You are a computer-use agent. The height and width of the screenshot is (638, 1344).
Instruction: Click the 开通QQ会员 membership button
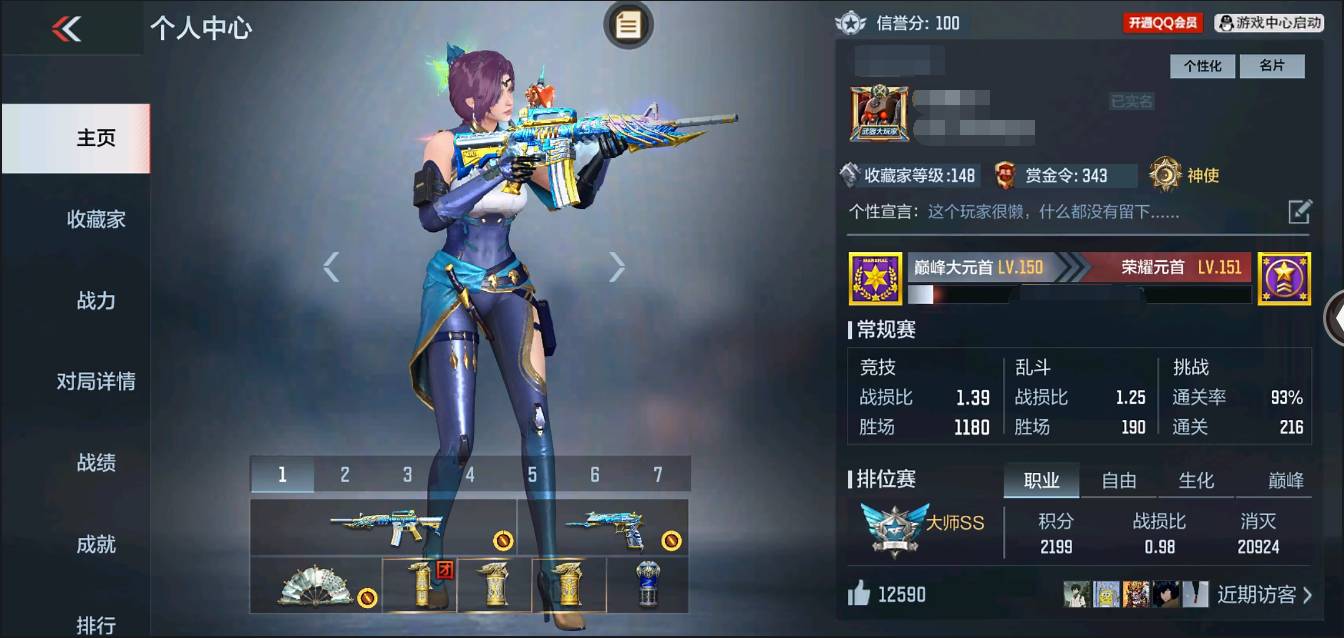1162,23
